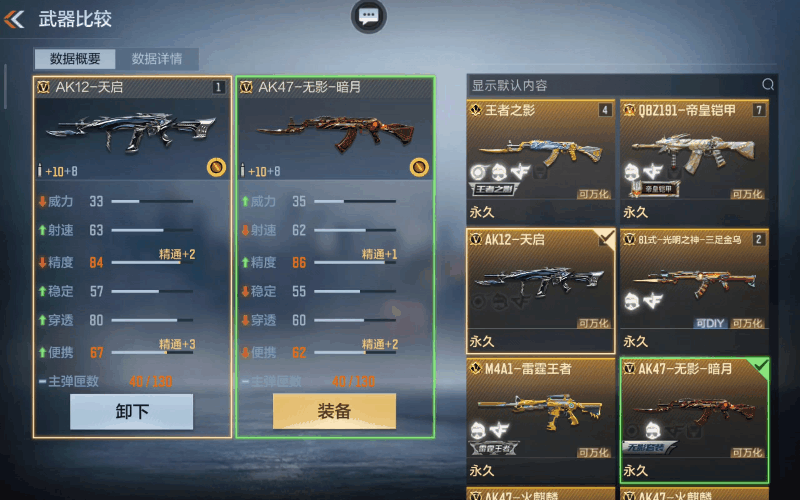800x500 pixels.
Task: Select the 王者之影 weapon card
Action: tap(541, 160)
